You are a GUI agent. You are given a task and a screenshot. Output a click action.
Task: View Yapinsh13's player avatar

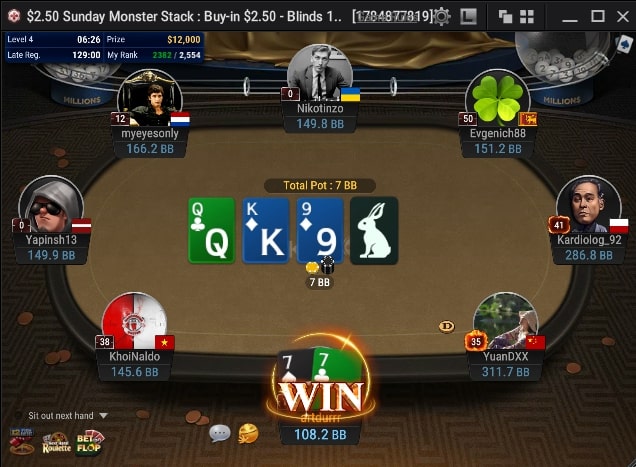50,203
